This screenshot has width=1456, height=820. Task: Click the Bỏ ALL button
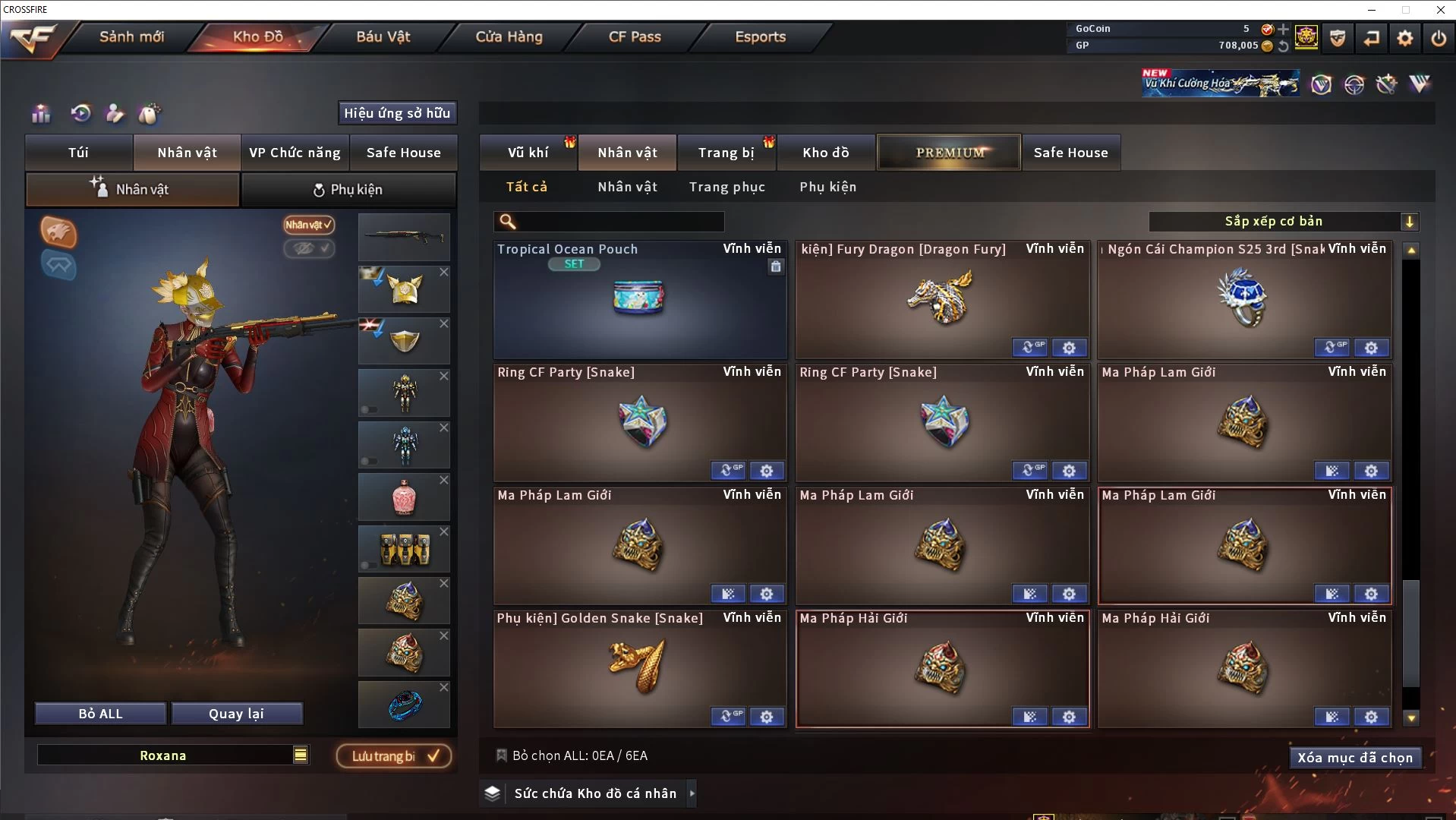pos(100,714)
